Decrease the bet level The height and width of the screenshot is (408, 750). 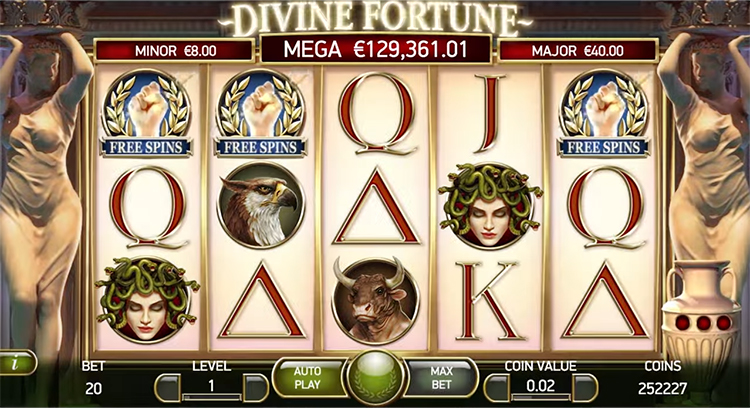click(x=166, y=385)
